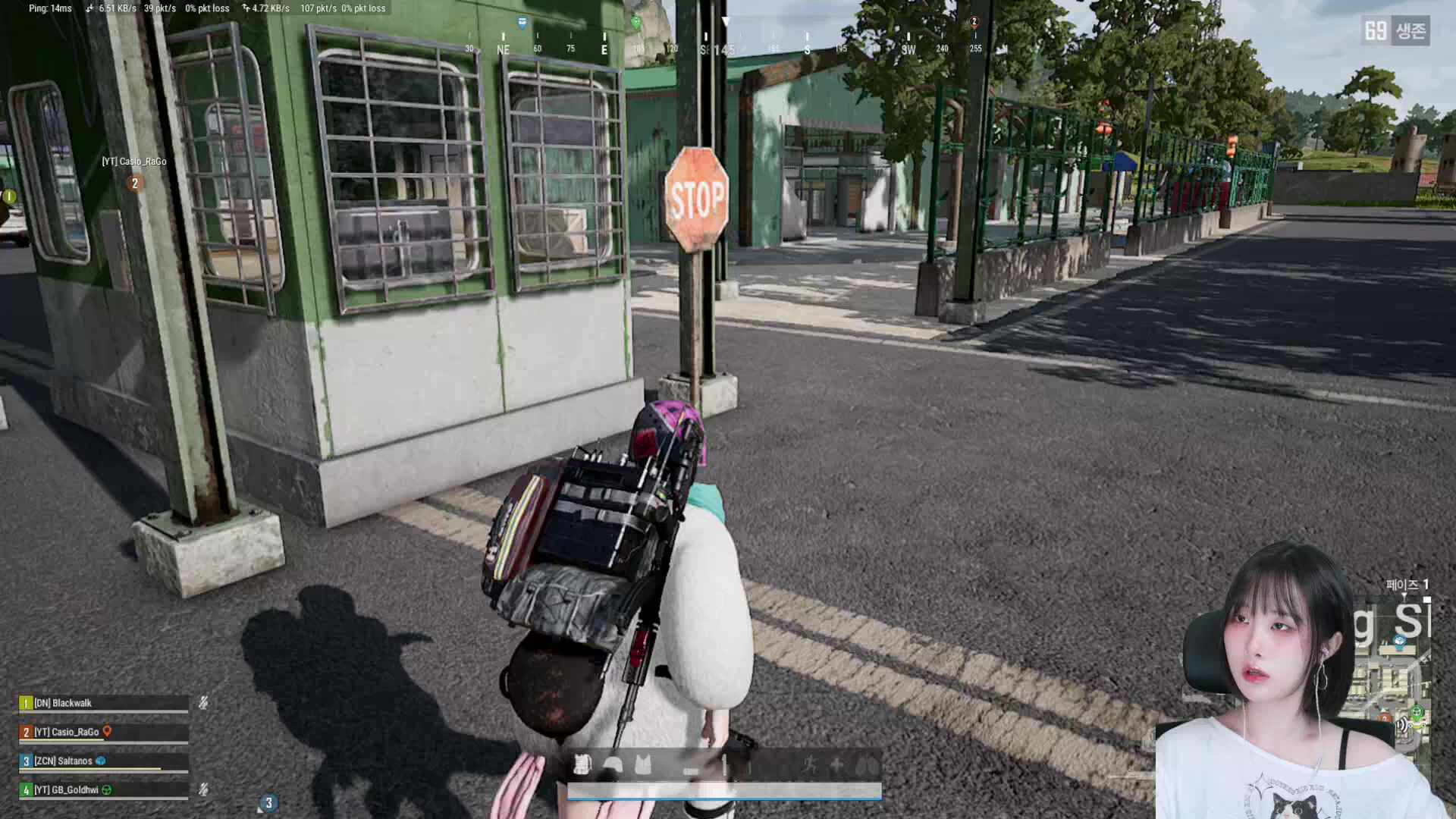Screen dimensions: 1456x819
Task: Select teammate Casio_RaGo in the squad list
Action: (67, 732)
